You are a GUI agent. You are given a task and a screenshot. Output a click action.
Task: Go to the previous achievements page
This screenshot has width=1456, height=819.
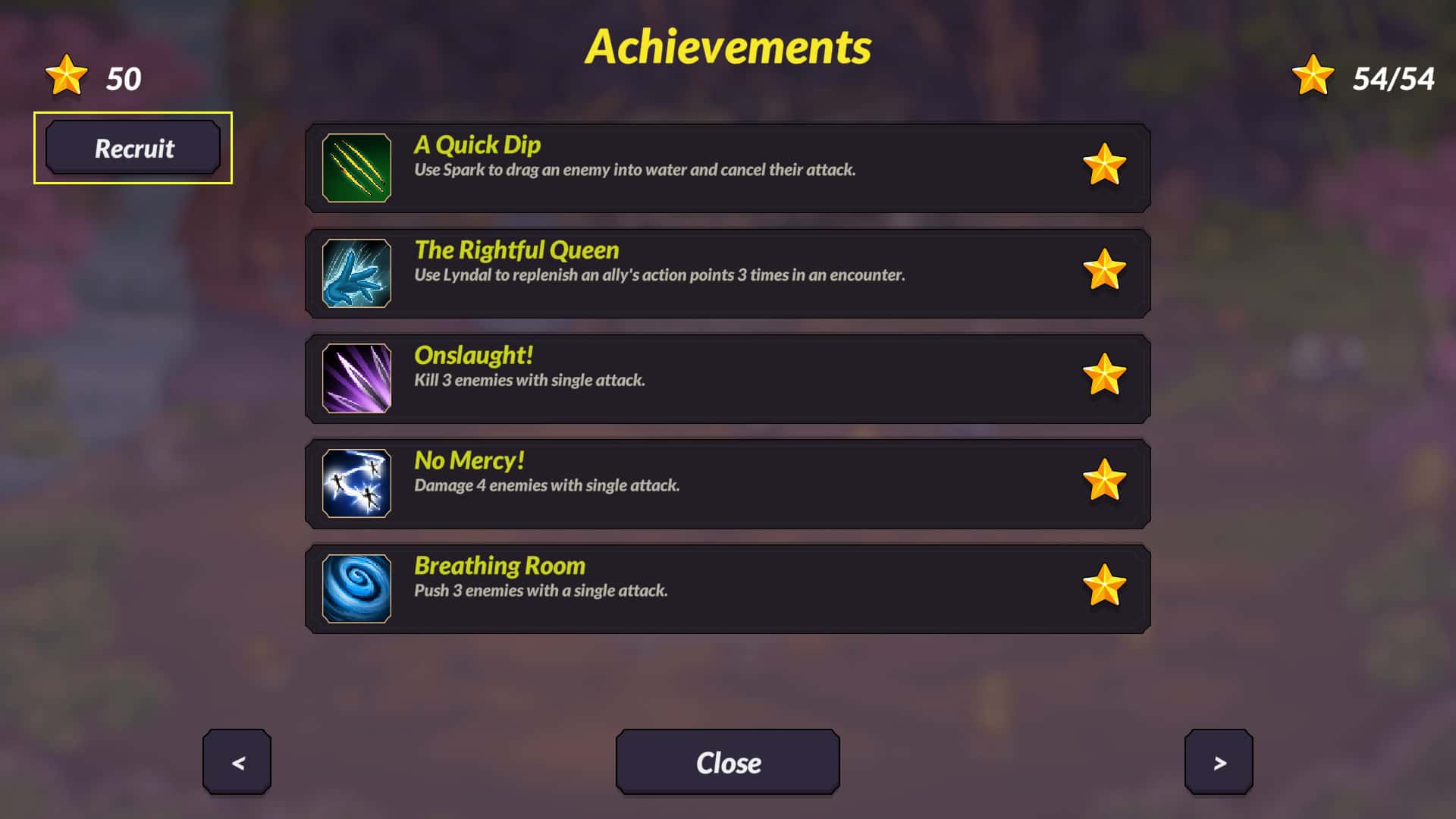point(237,762)
